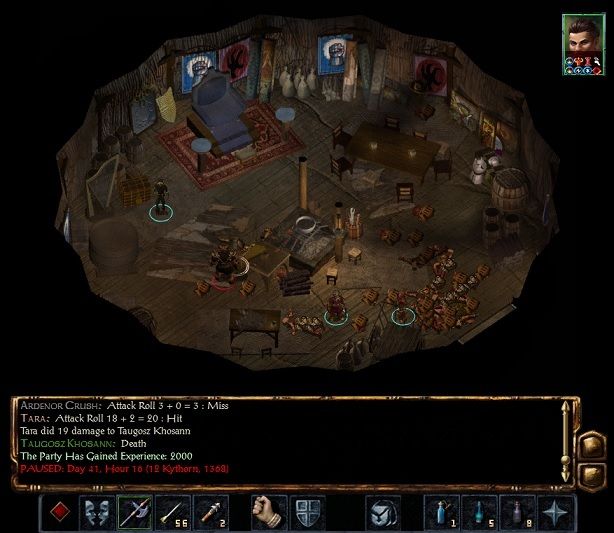
Task: Activate the round helmet ability icon
Action: (x=383, y=512)
